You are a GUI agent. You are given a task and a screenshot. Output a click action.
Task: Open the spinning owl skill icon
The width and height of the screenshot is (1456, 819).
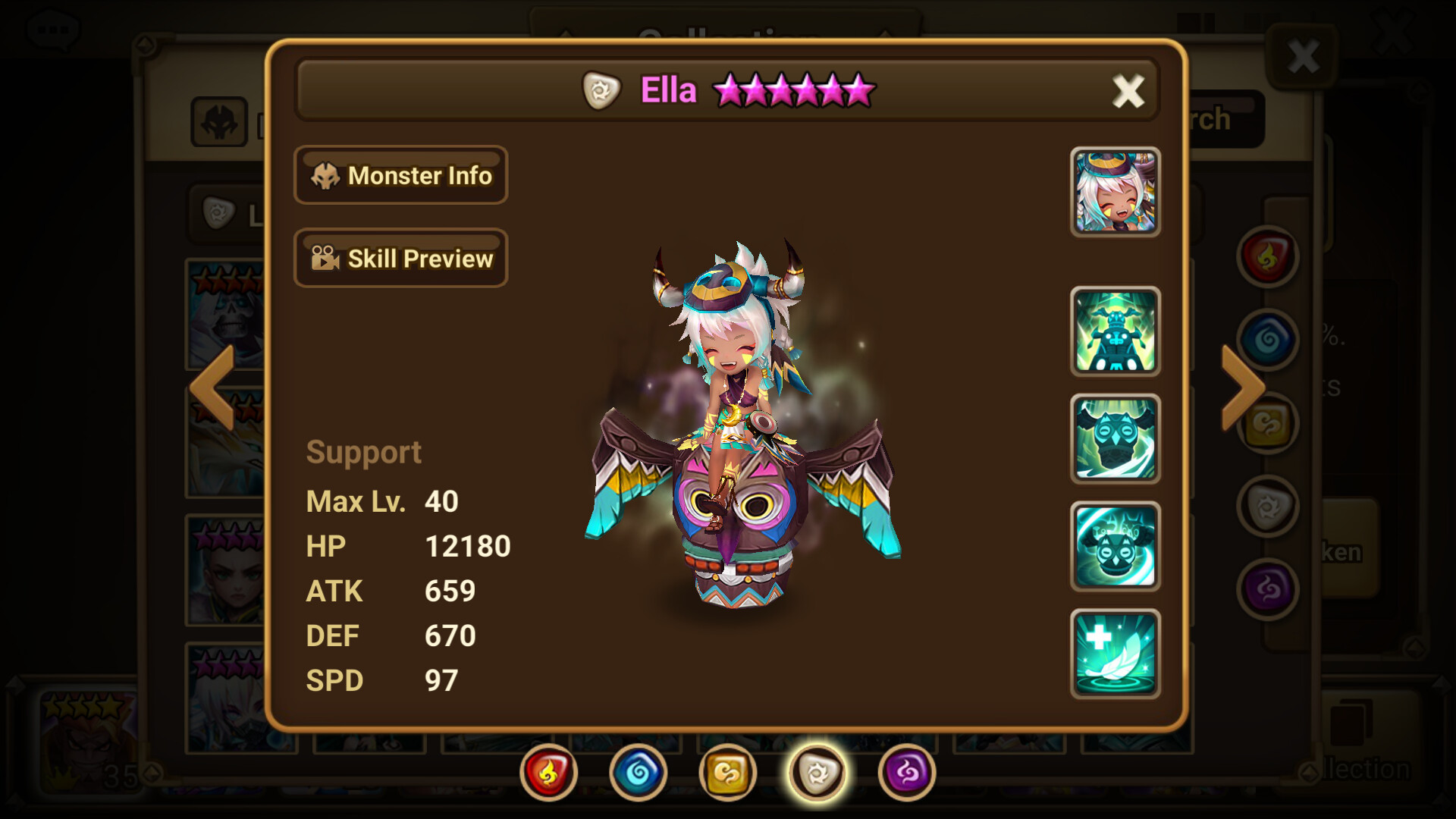(x=1115, y=548)
